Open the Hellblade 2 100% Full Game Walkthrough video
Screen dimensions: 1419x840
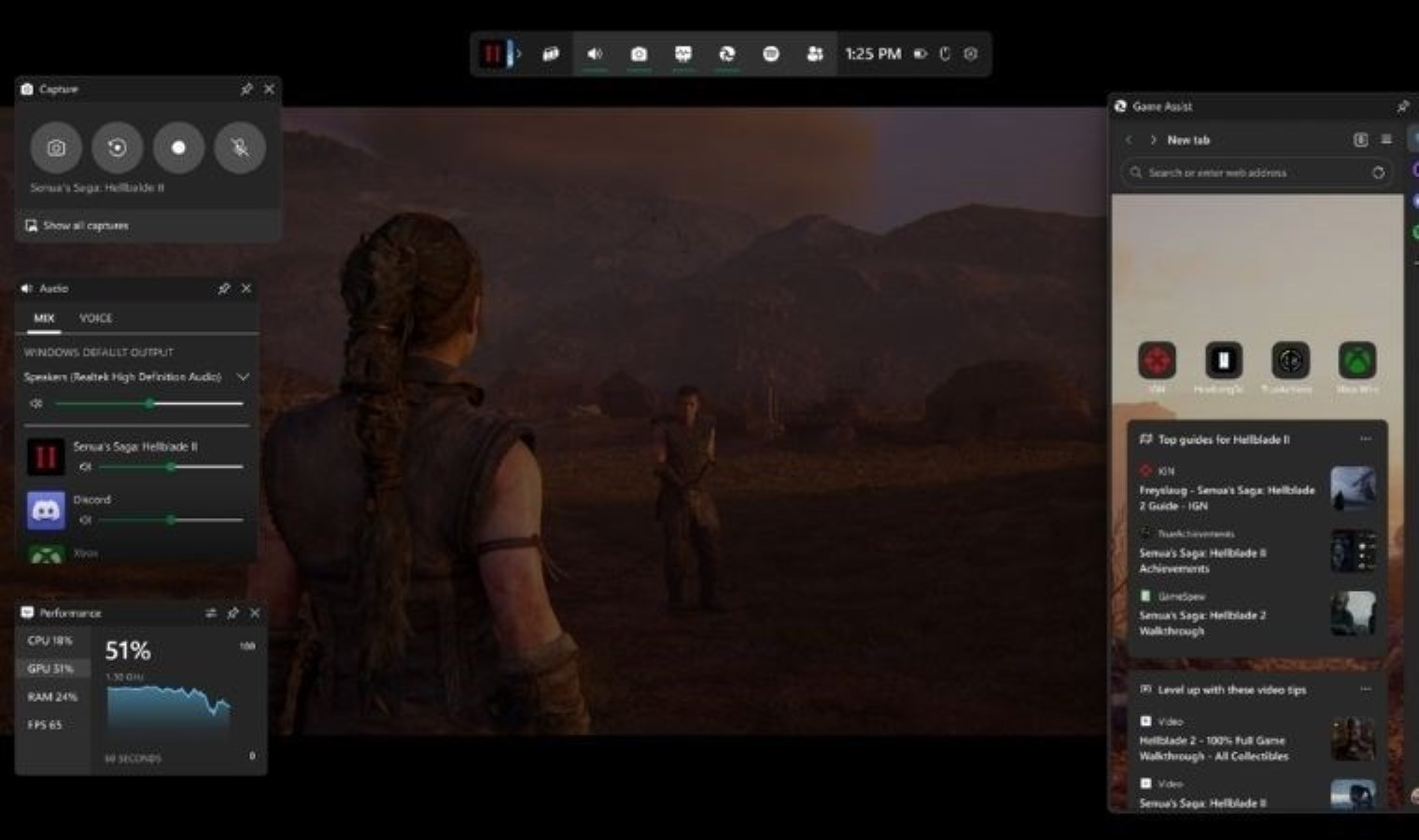tap(1213, 748)
